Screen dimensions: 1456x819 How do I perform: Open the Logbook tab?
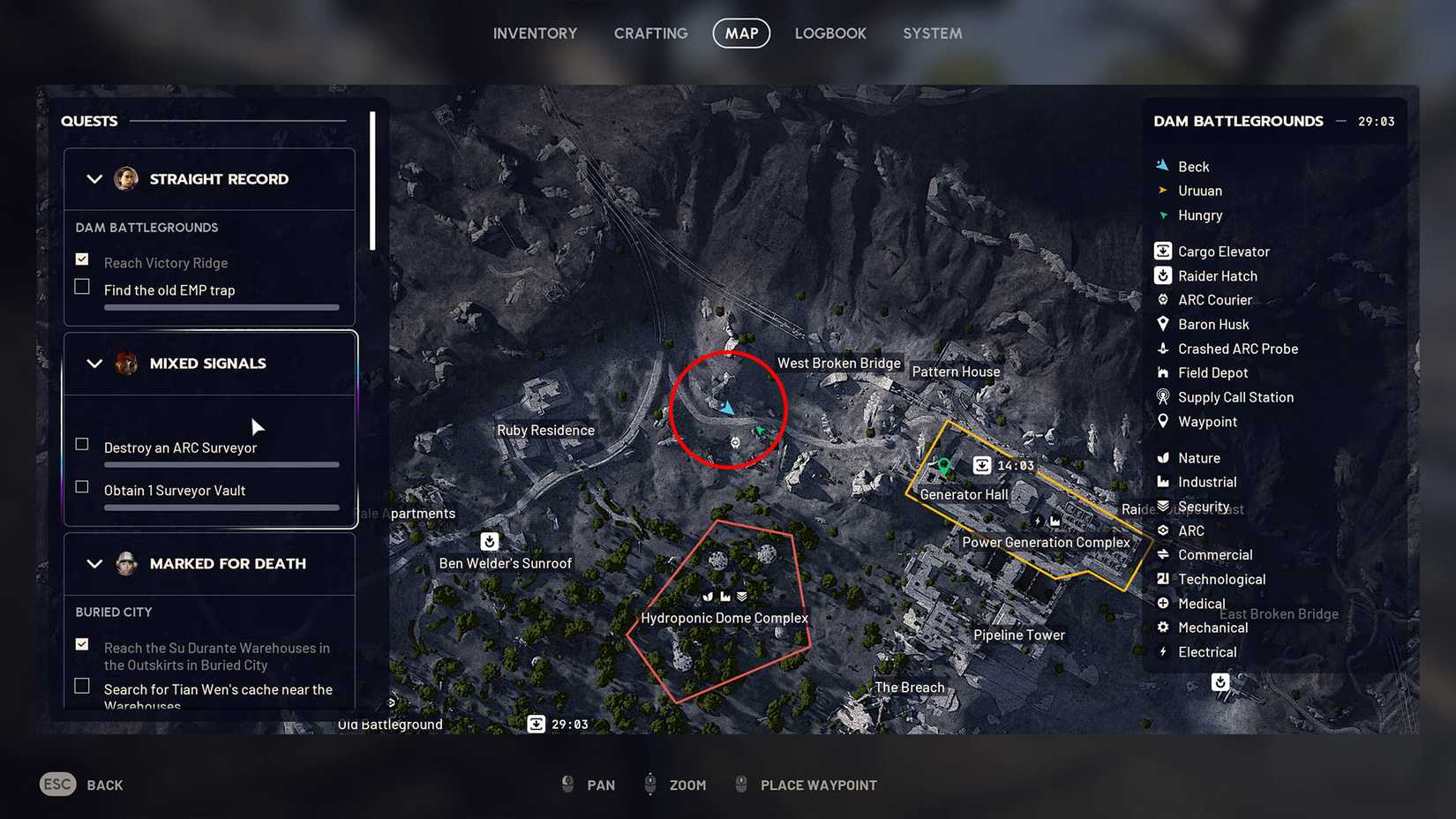[830, 33]
